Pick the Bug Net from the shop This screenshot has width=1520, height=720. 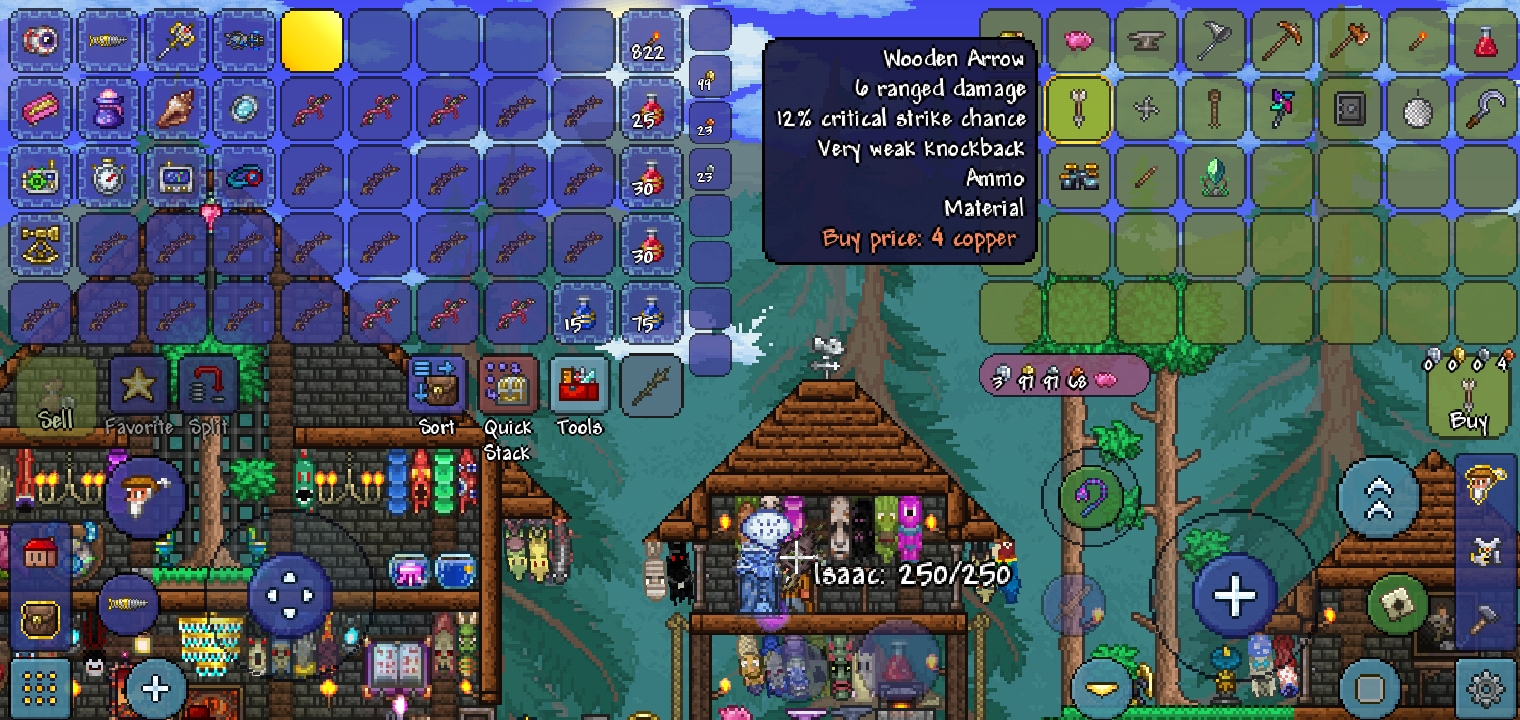[x=1214, y=40]
